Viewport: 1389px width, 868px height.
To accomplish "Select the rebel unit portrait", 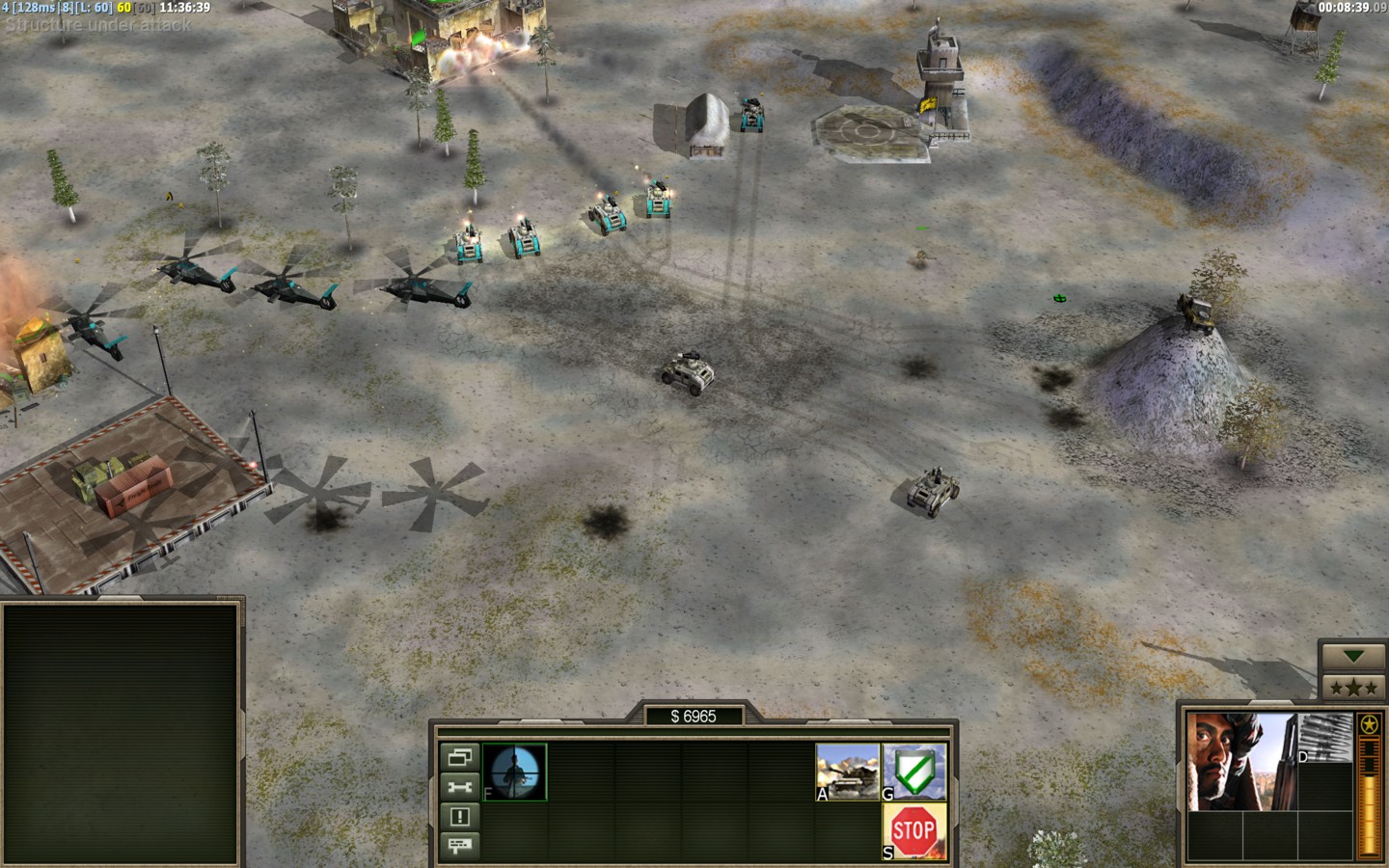I will [x=1241, y=761].
